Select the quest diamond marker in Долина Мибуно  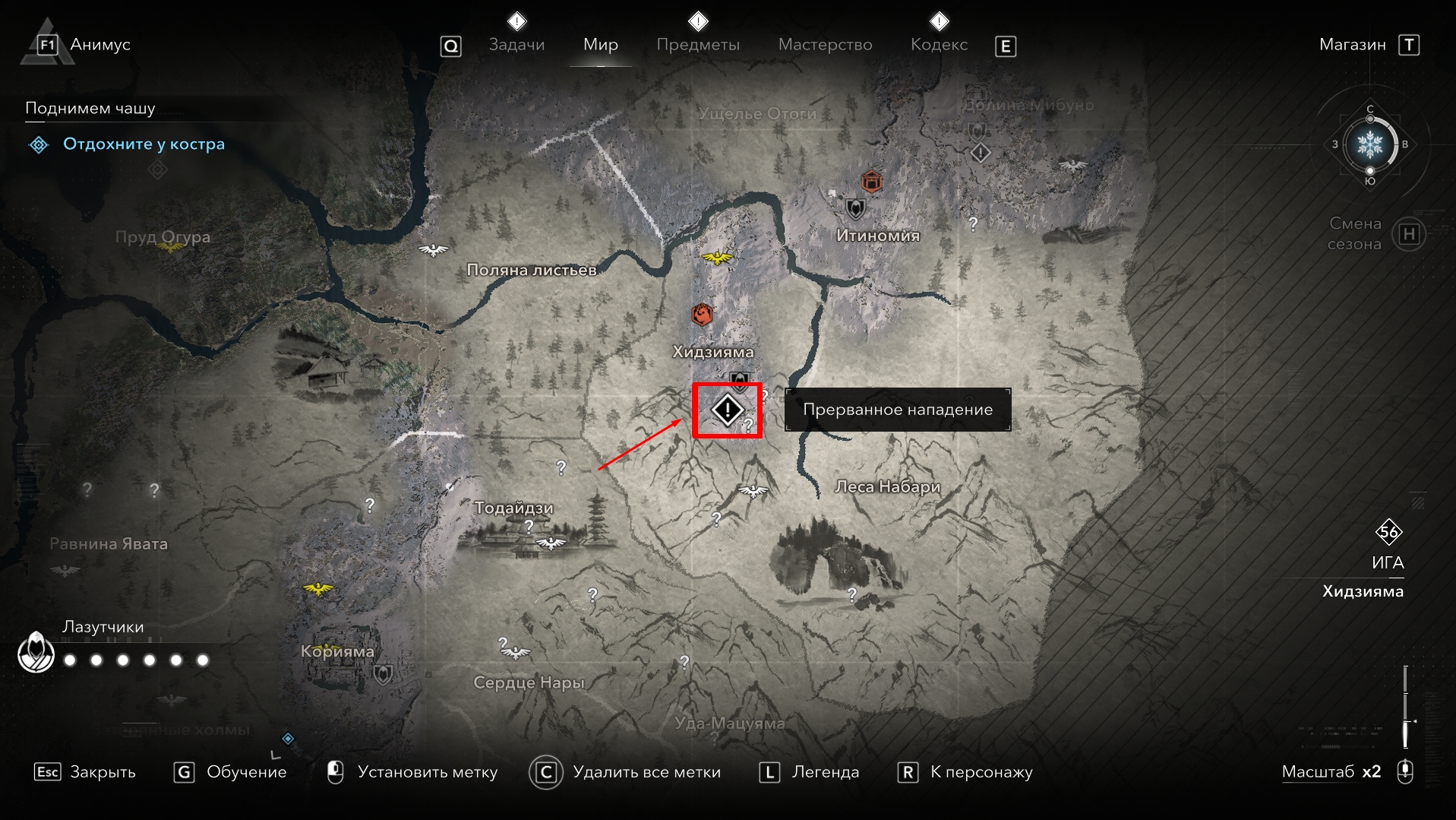[x=981, y=153]
